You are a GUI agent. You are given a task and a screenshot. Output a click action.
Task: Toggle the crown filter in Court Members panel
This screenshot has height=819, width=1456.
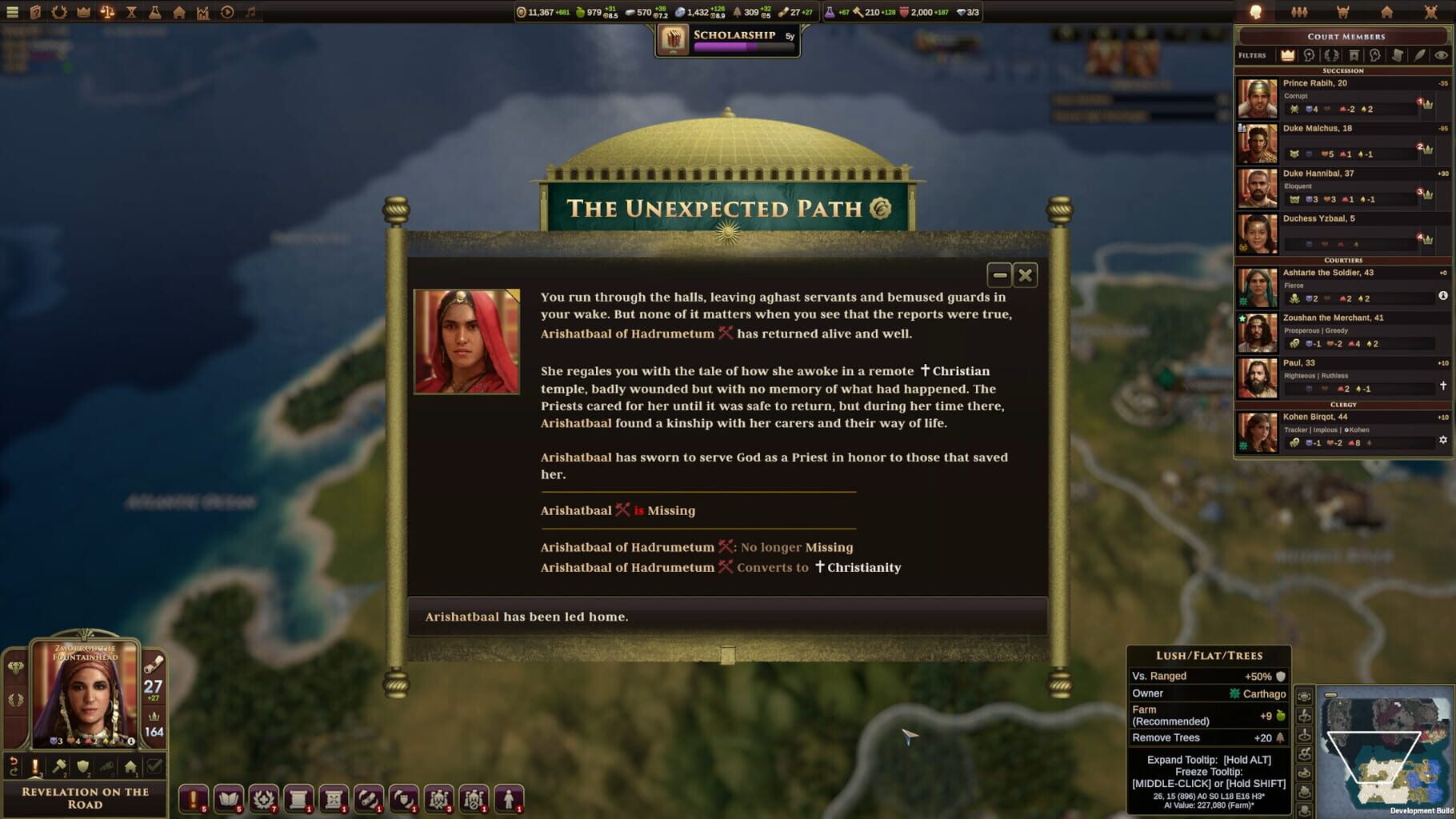pyautogui.click(x=1287, y=55)
